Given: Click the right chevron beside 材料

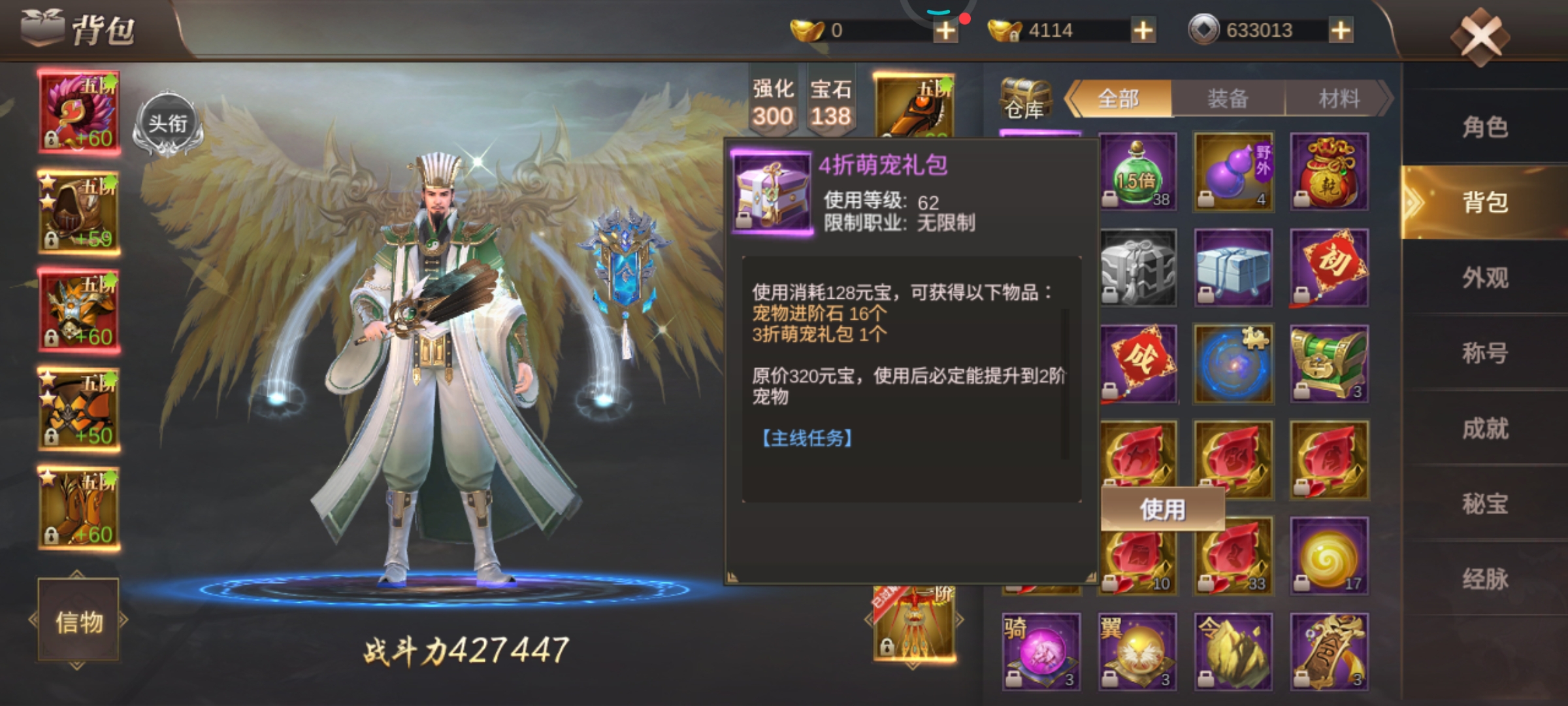Looking at the screenshot, I should [1386, 98].
